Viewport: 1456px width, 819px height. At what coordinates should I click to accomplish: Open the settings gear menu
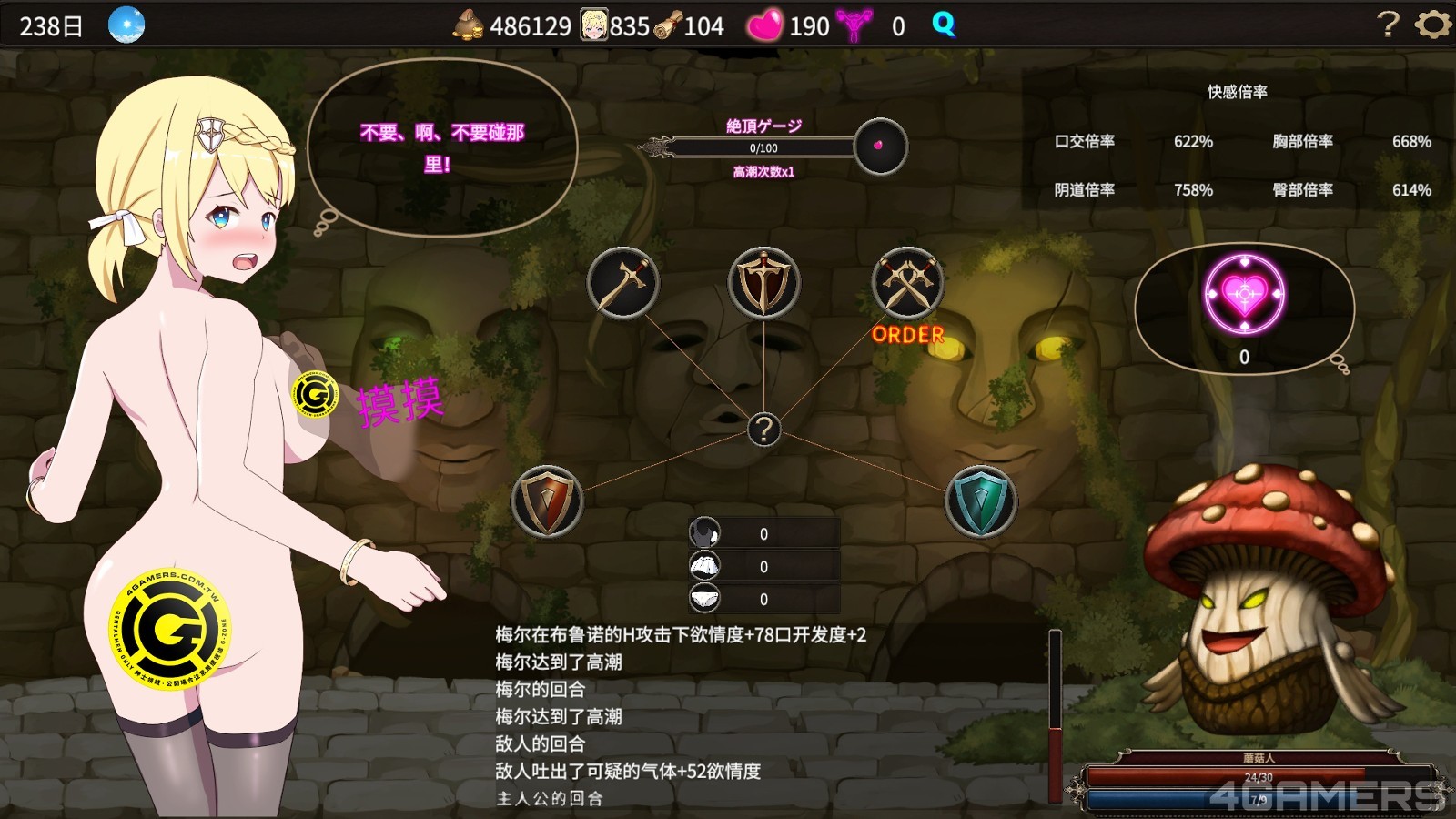[x=1432, y=25]
